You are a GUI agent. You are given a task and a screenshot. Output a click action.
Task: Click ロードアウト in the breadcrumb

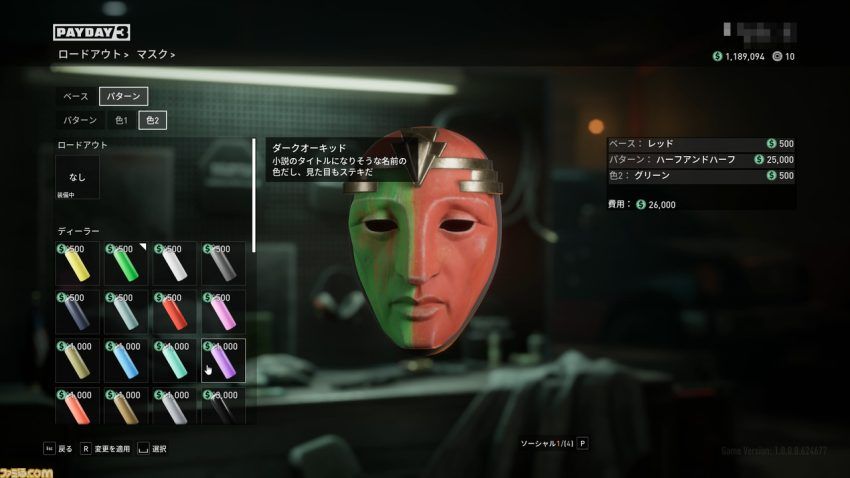(87, 54)
